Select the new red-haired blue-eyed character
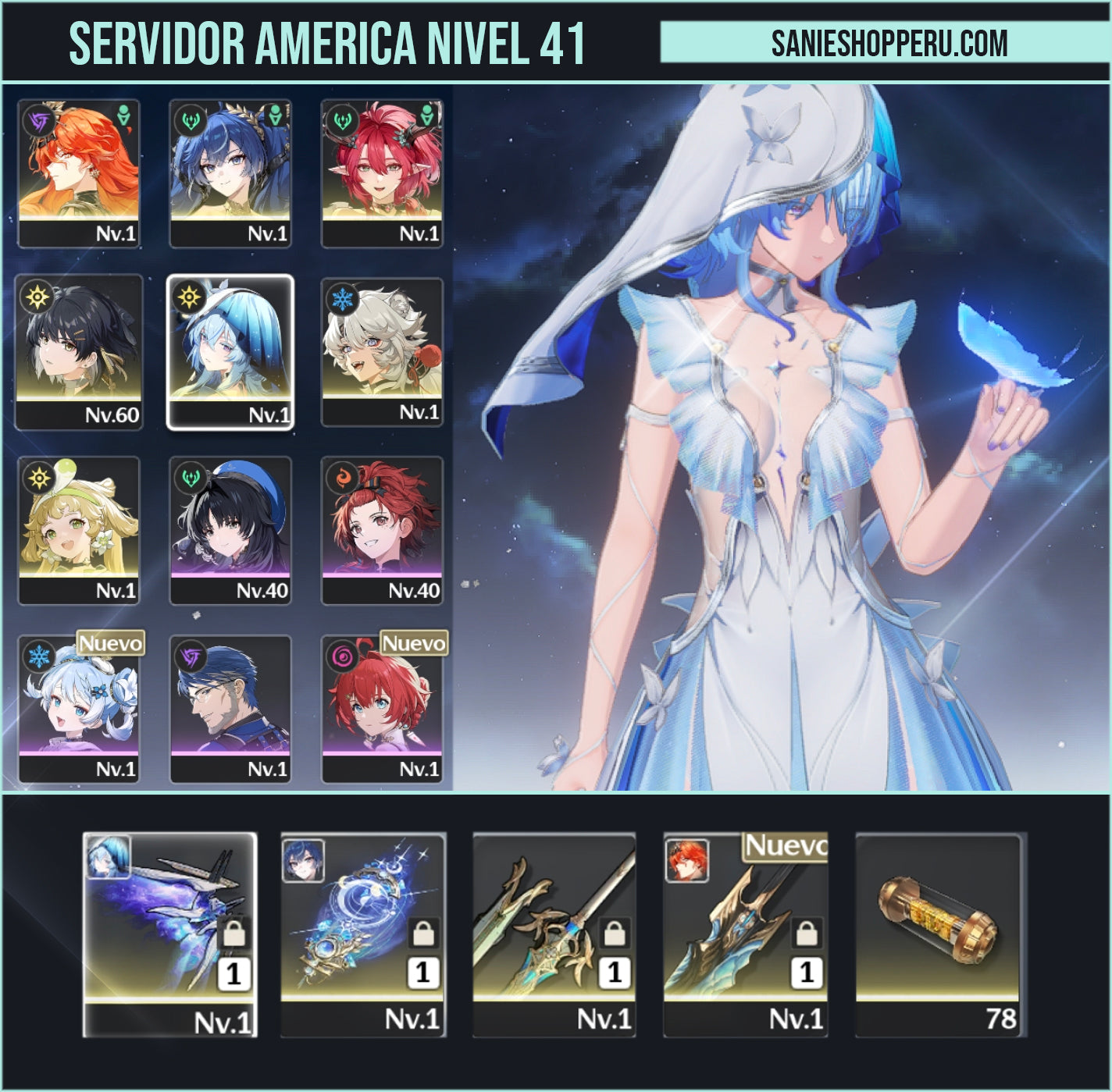This screenshot has width=1112, height=1092. pyautogui.click(x=382, y=709)
